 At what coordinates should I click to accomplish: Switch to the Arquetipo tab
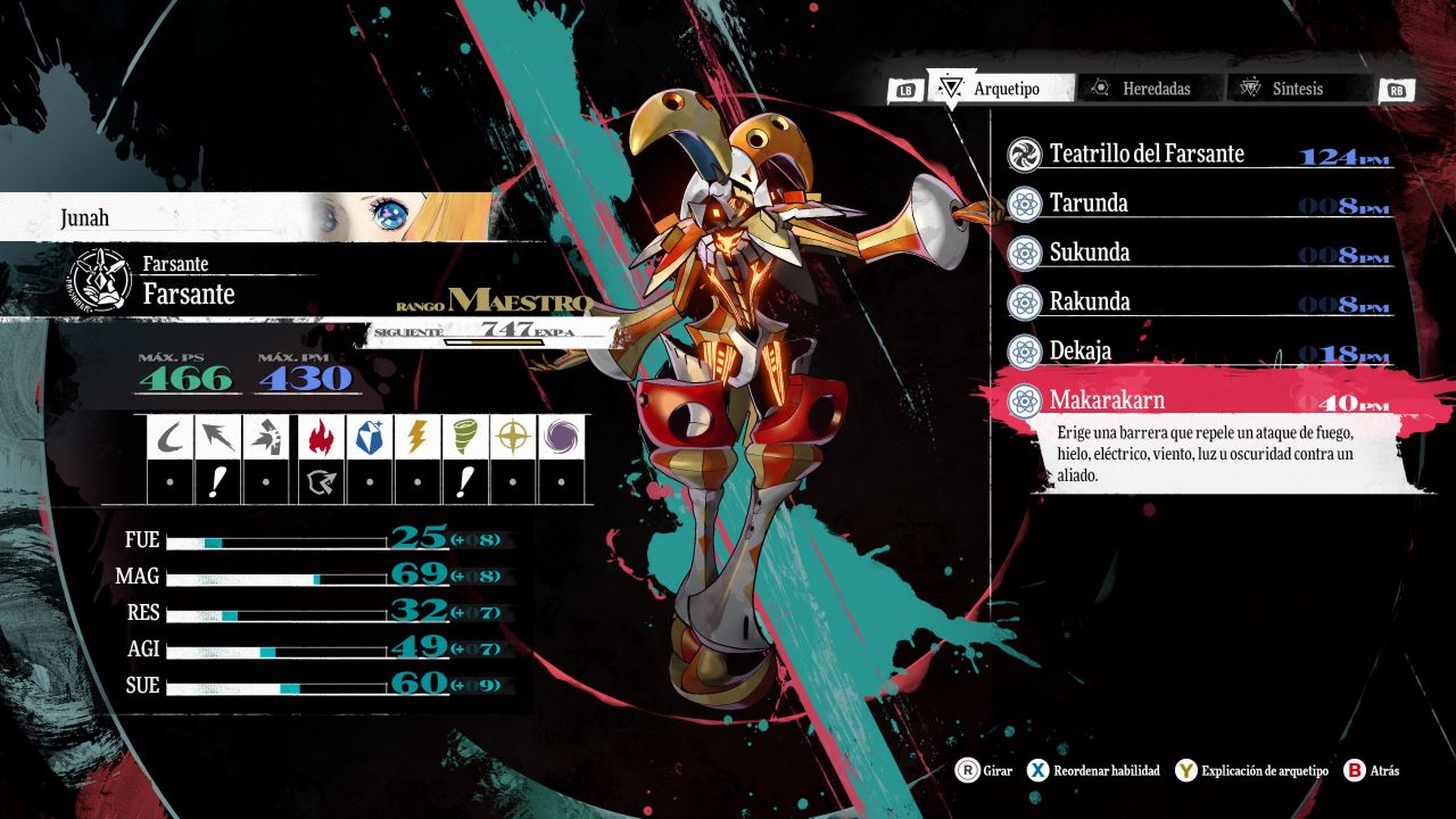pos(1001,89)
